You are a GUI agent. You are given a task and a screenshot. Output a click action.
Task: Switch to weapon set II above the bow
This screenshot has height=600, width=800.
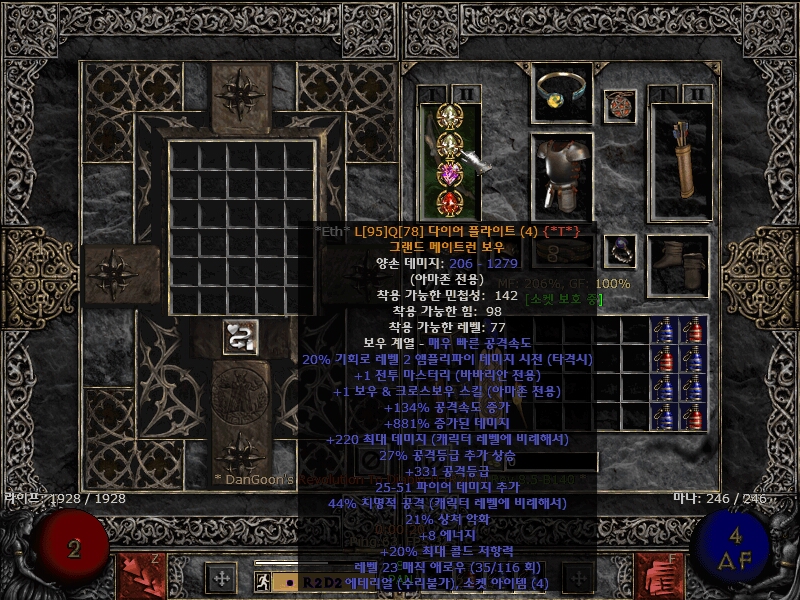(466, 95)
